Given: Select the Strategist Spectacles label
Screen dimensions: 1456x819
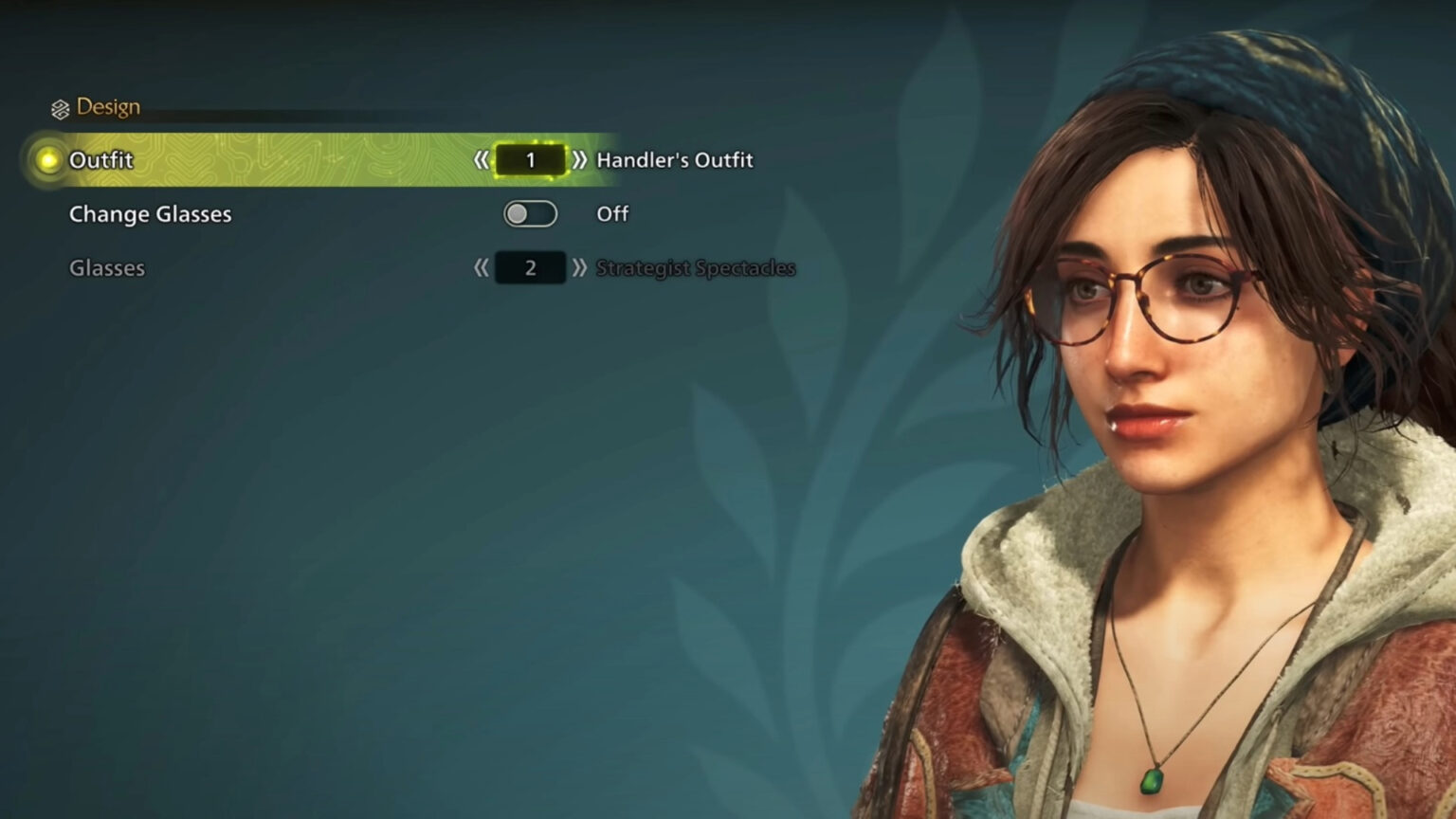Looking at the screenshot, I should tap(695, 267).
